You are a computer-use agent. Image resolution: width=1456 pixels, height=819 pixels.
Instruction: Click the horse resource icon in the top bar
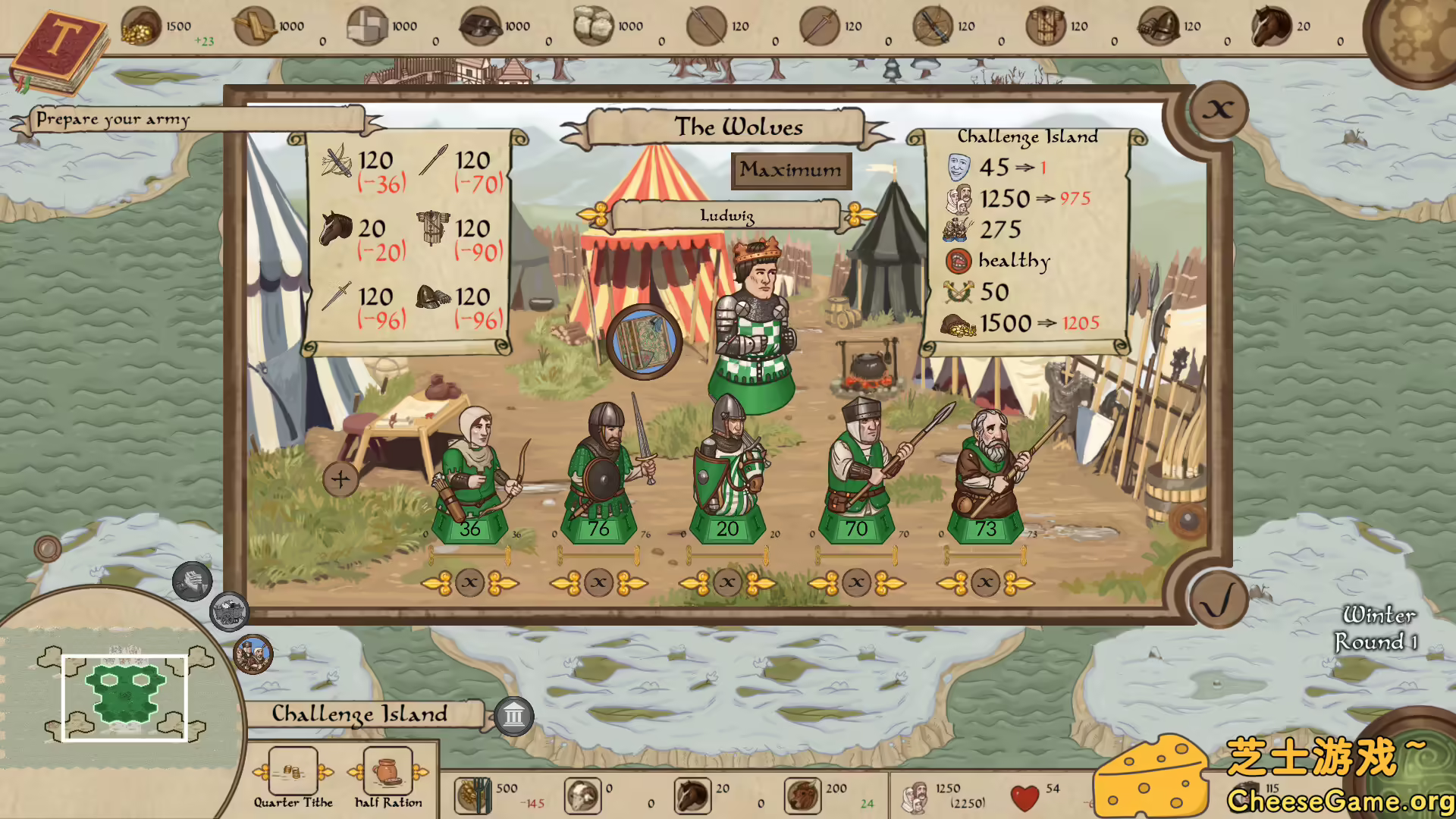tap(1271, 24)
